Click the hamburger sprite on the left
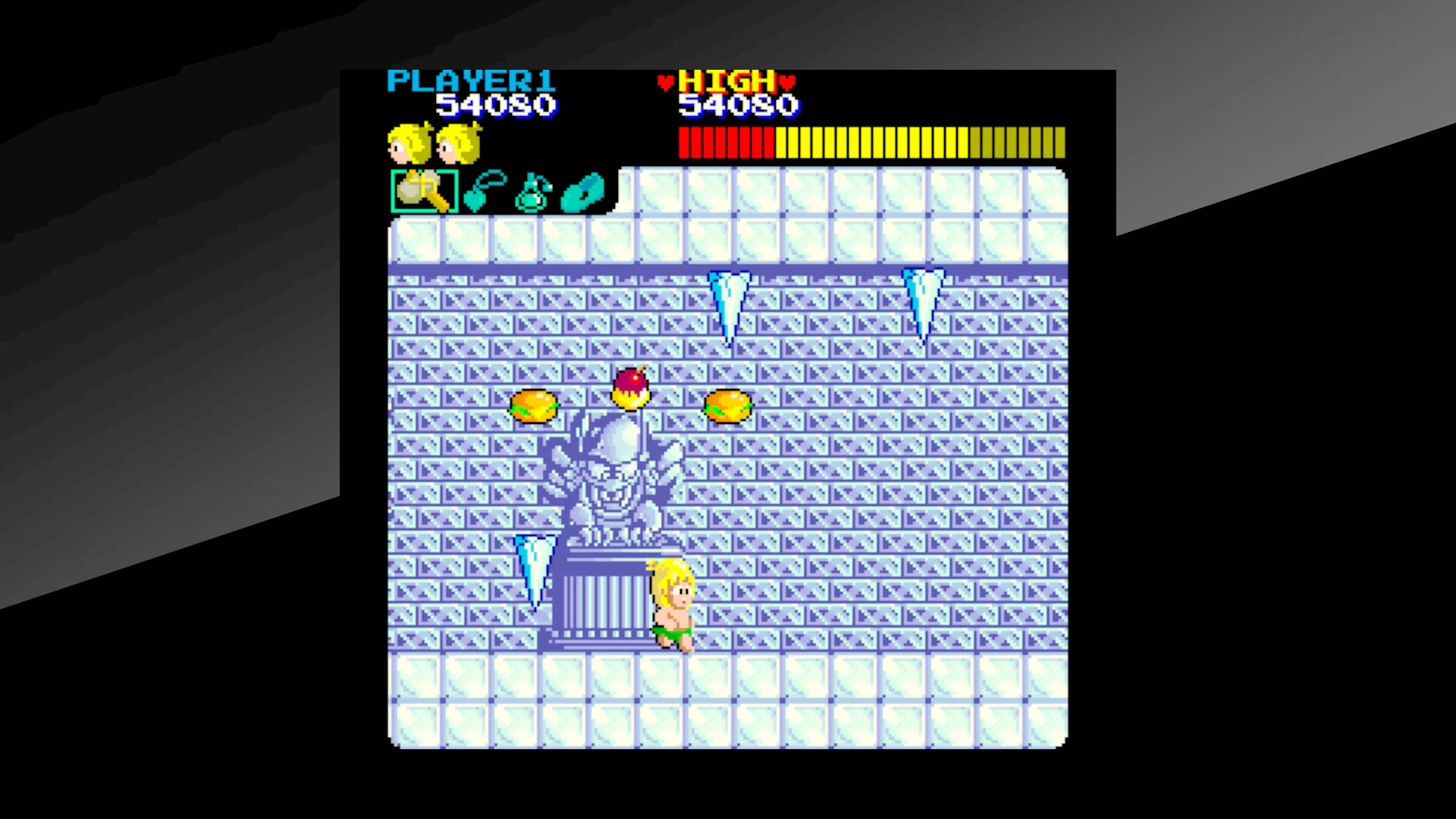Screen dimensions: 1456x819 [x=535, y=406]
